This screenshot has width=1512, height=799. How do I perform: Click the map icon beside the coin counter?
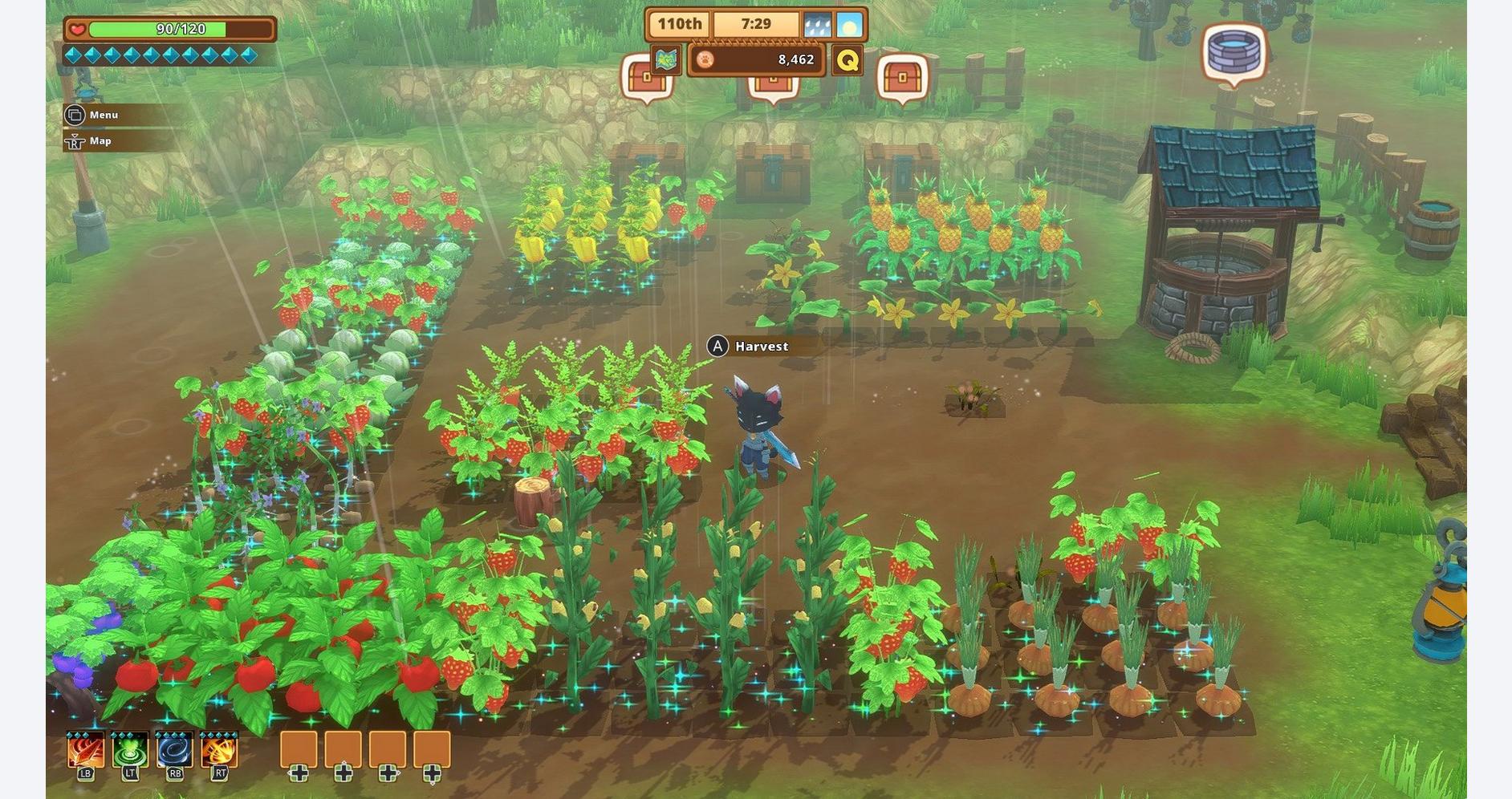point(665,59)
